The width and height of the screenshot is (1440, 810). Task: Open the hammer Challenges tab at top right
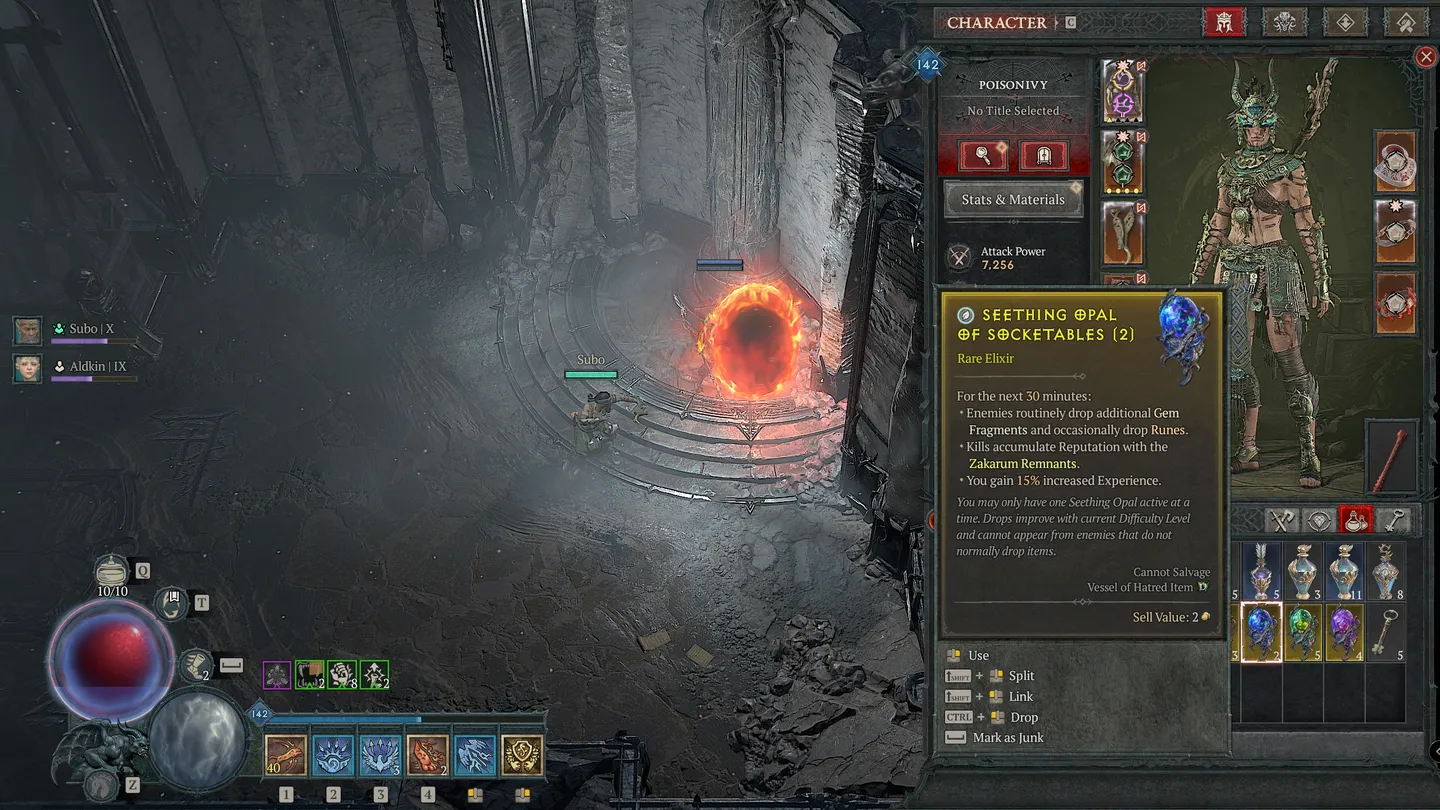coord(1405,22)
